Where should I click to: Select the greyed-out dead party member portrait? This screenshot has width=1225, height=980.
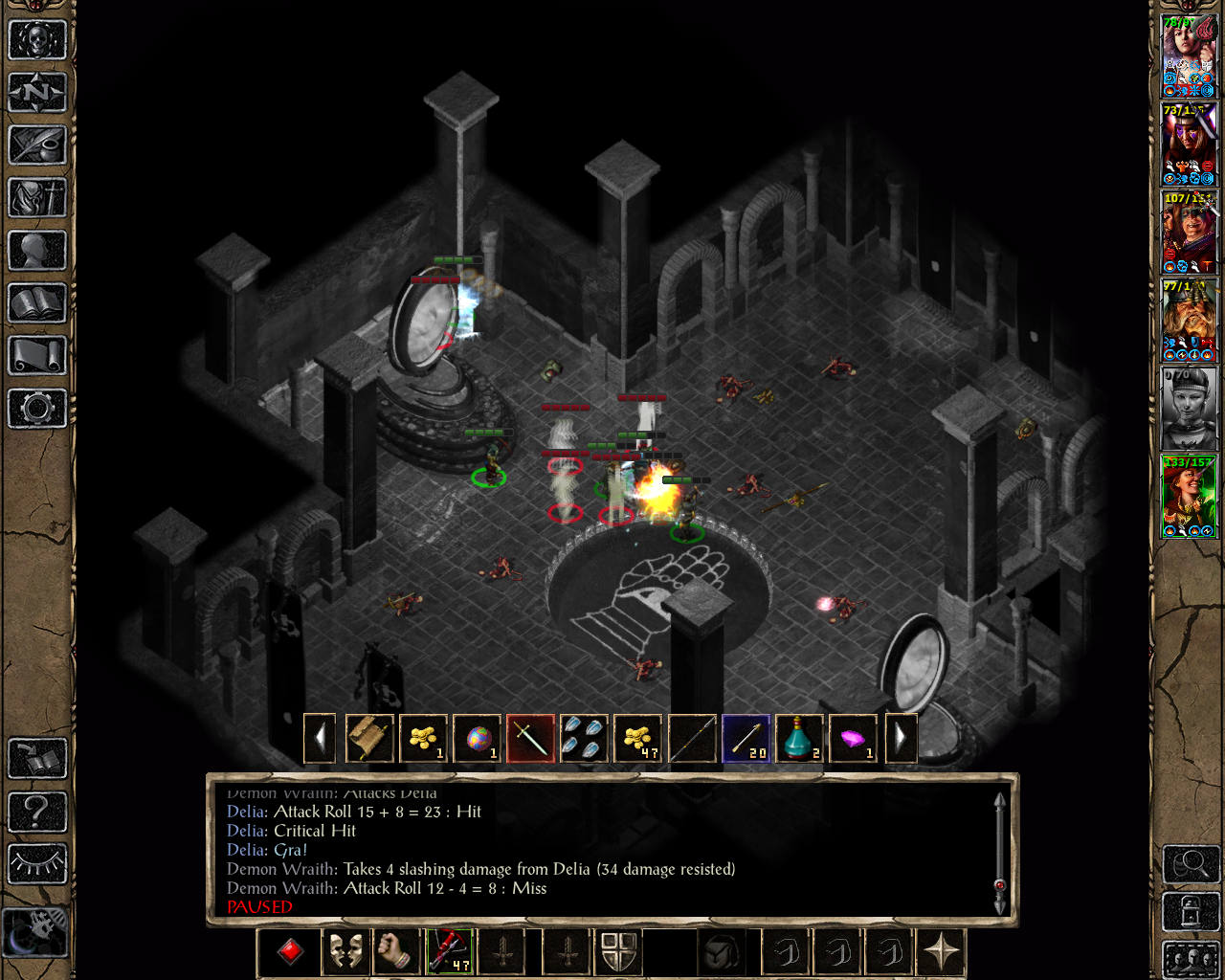1189,409
